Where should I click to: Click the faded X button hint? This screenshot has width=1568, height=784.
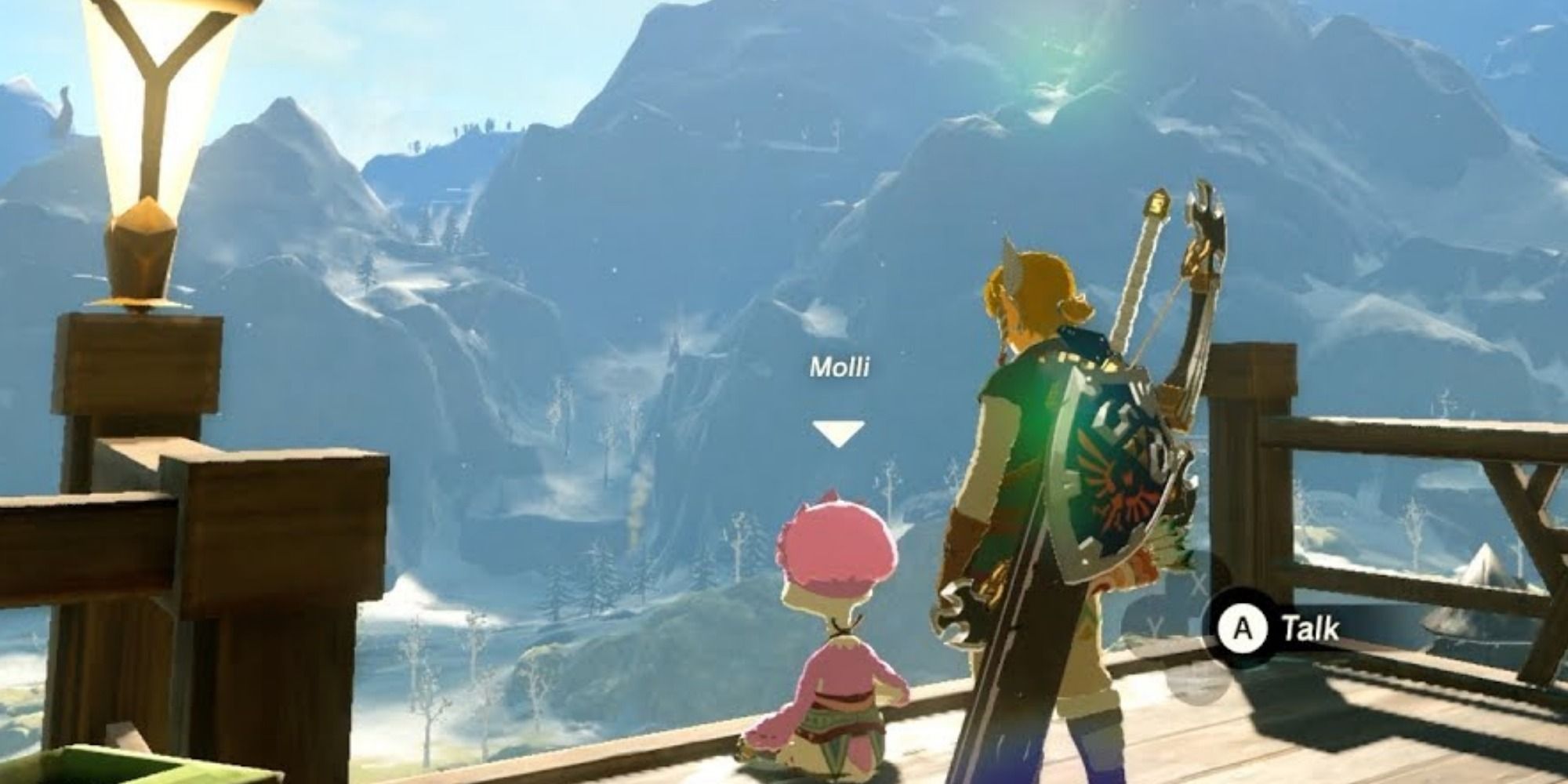tap(1200, 582)
